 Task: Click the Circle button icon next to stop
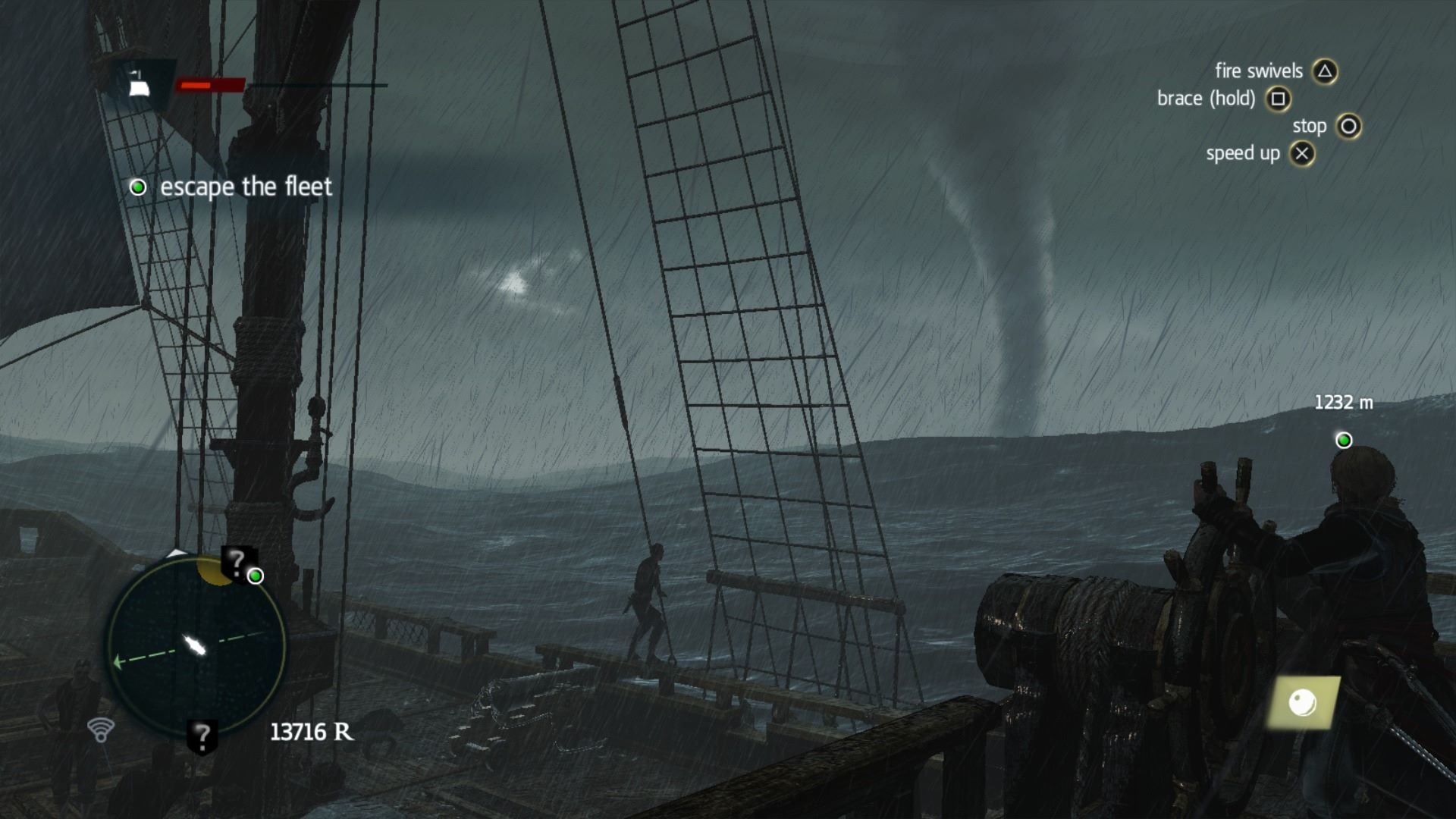(1348, 126)
